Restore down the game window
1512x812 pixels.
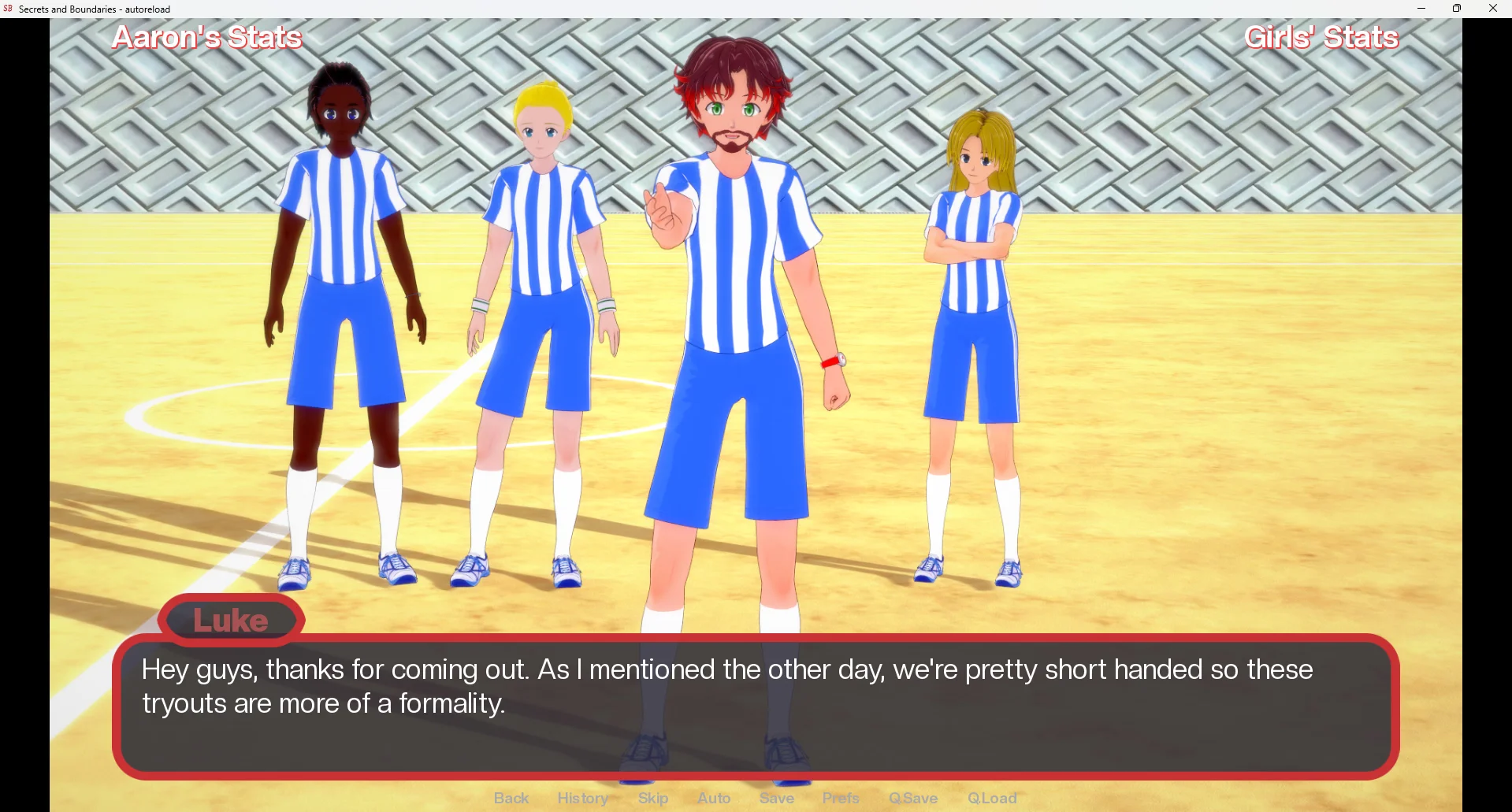pyautogui.click(x=1457, y=9)
